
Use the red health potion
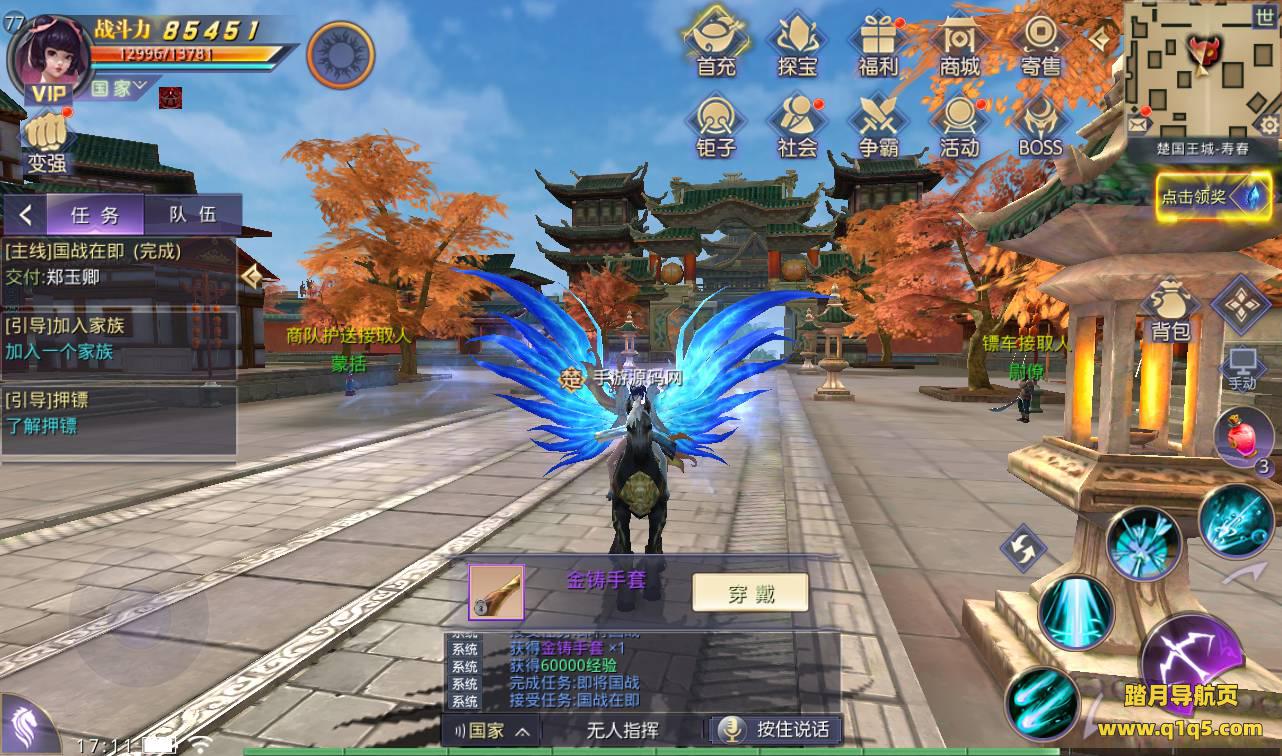click(x=1241, y=438)
